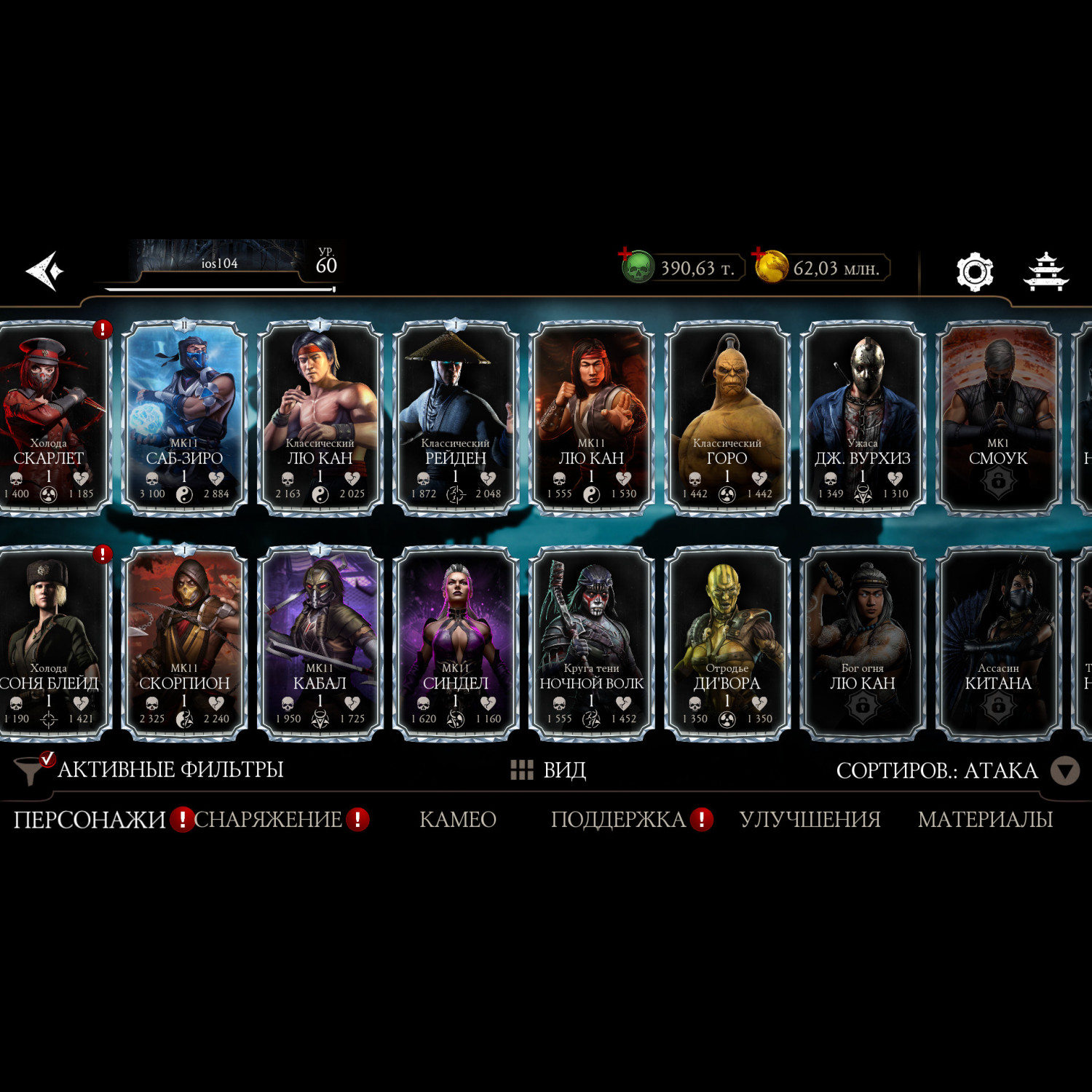Change the layout with Вид button
Image resolution: width=1092 pixels, height=1092 pixels.
coord(549,769)
